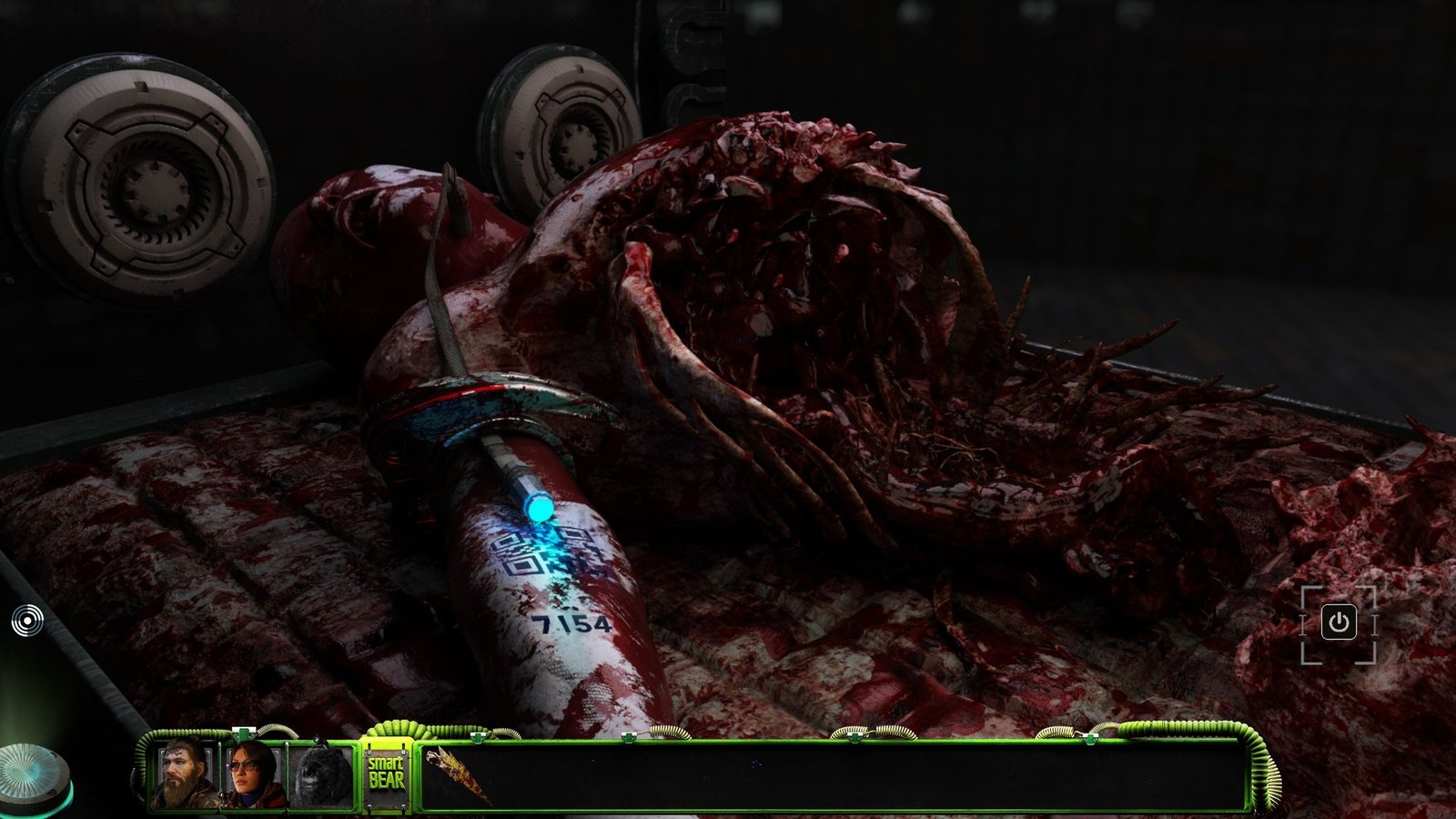Image resolution: width=1456 pixels, height=819 pixels.
Task: Activate the concentric rings hotspot icon
Action: (x=27, y=622)
